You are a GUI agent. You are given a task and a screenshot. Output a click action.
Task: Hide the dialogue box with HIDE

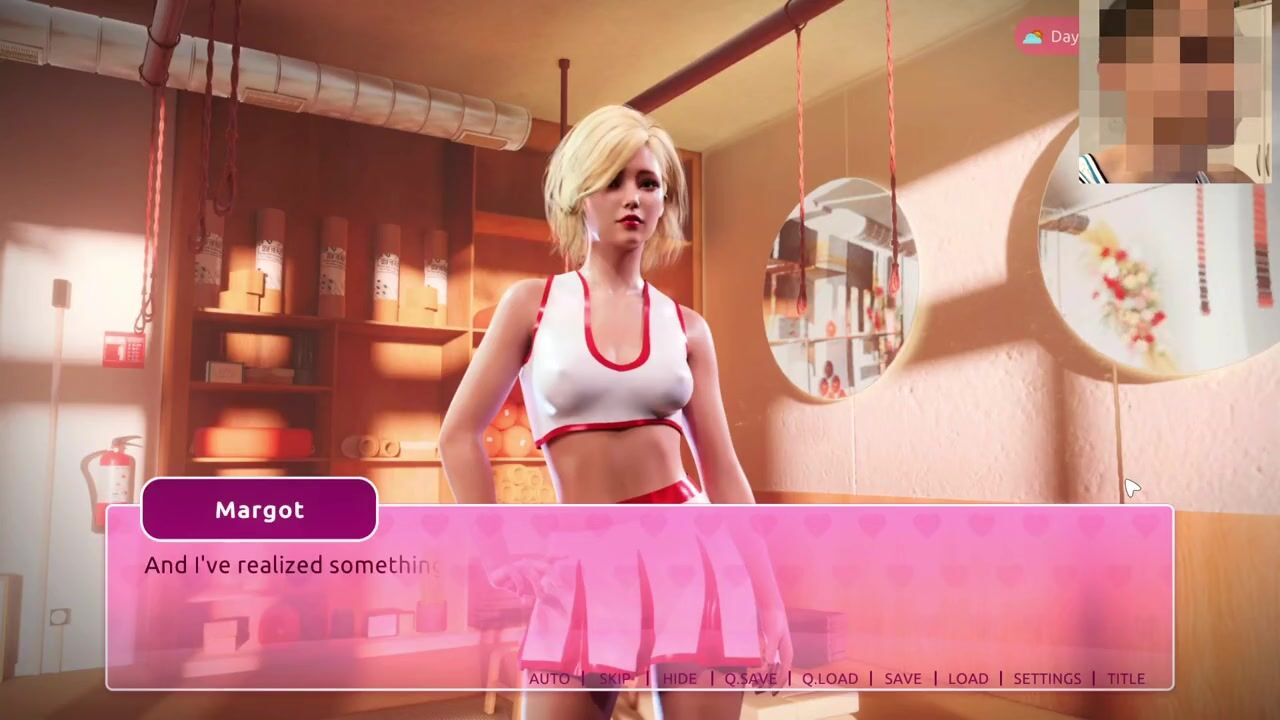click(x=679, y=678)
